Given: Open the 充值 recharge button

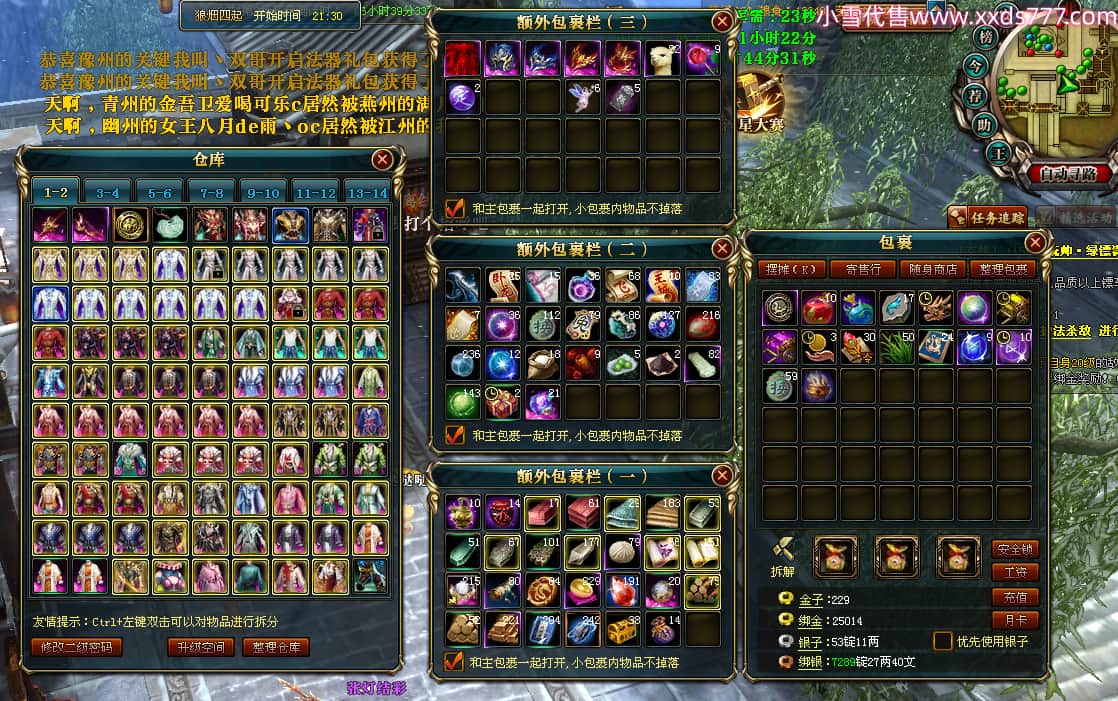Looking at the screenshot, I should click(1014, 597).
